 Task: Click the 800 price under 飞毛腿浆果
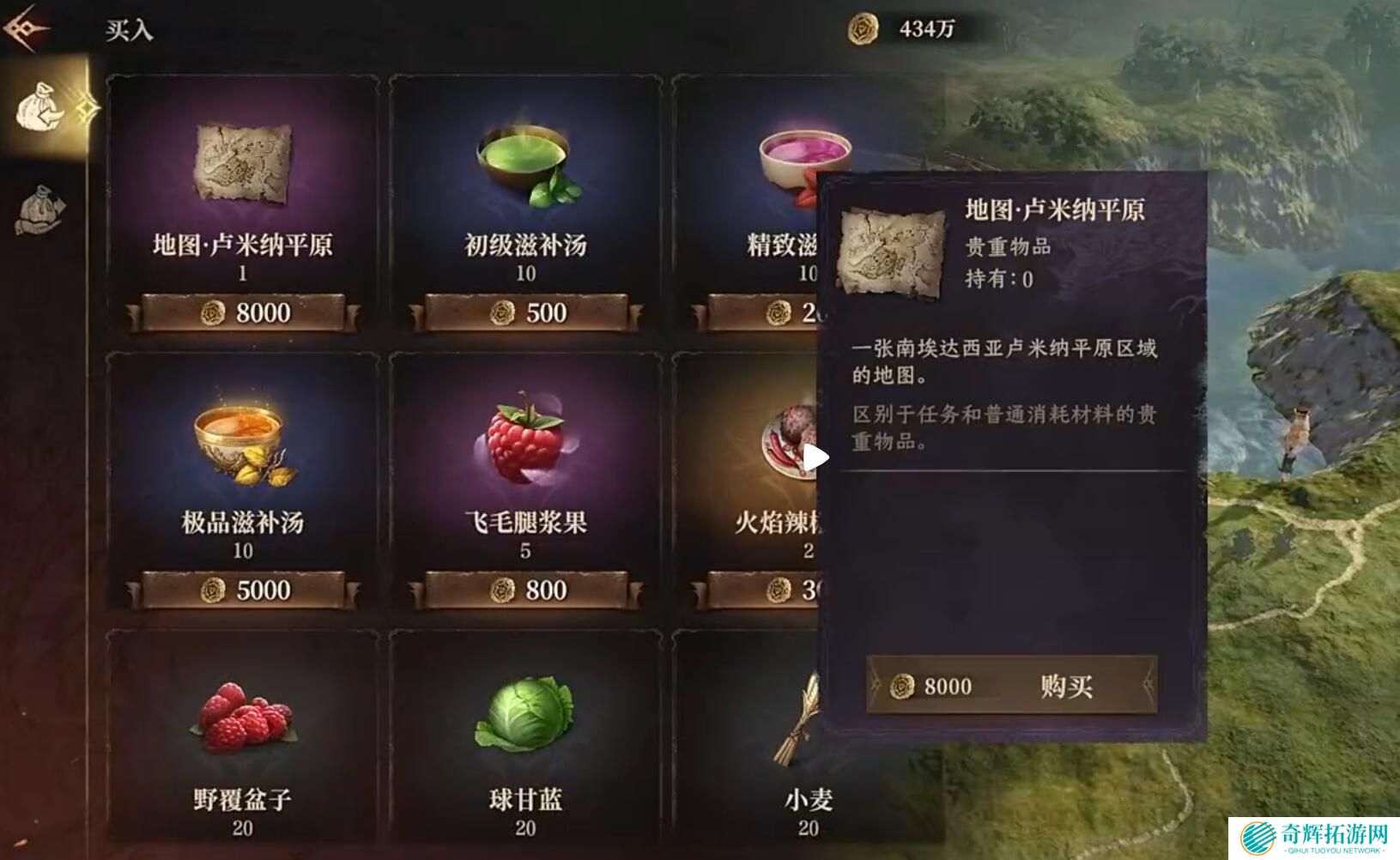[x=526, y=590]
